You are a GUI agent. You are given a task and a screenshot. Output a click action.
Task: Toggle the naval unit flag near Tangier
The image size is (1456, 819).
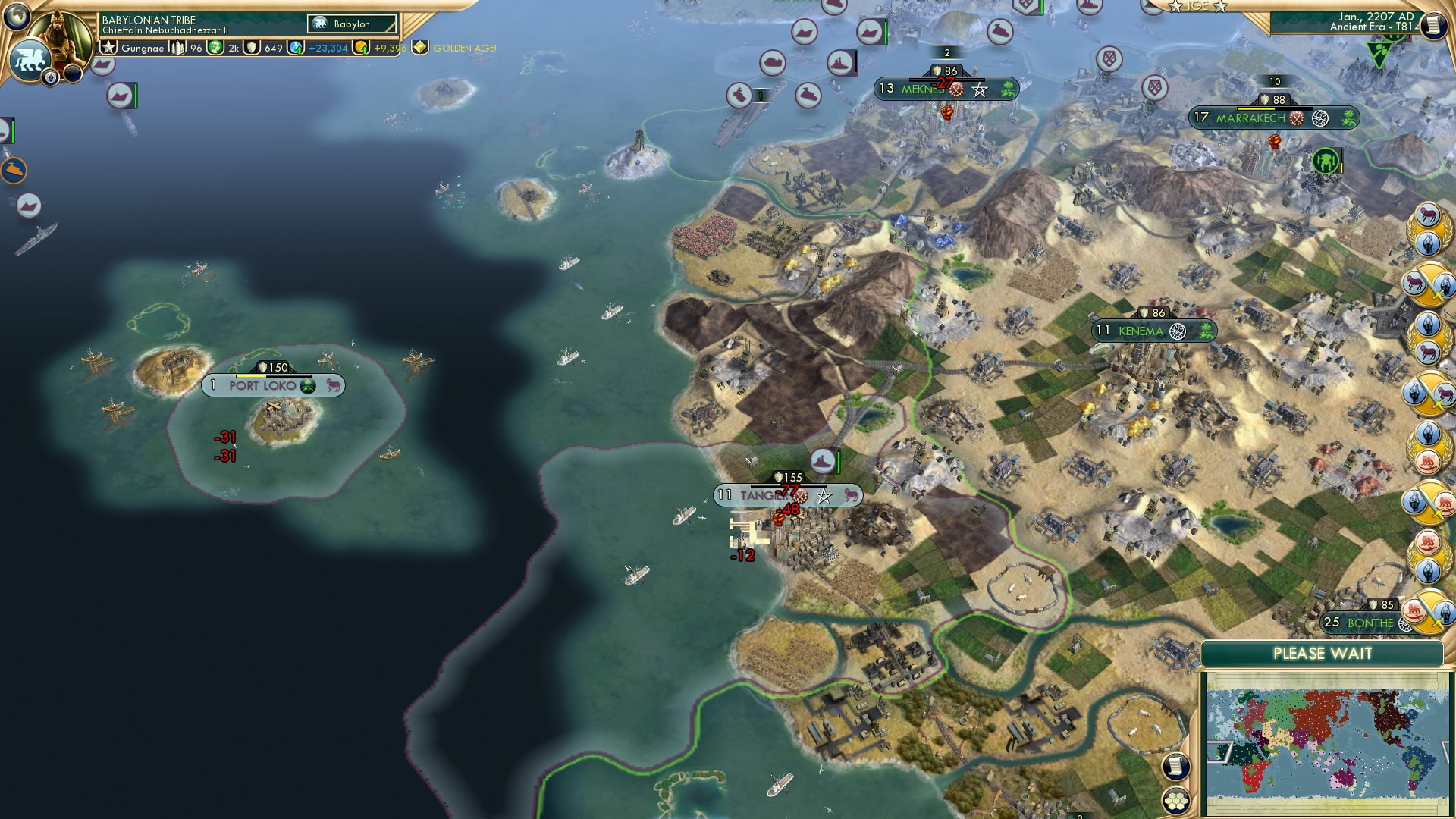coord(823,458)
